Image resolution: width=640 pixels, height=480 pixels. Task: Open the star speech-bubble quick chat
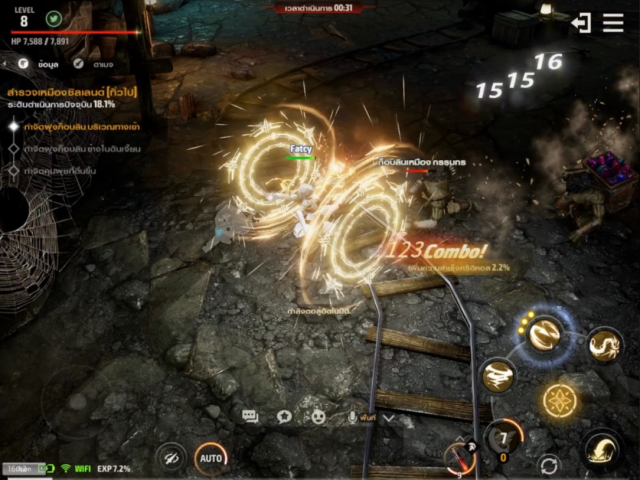point(284,417)
